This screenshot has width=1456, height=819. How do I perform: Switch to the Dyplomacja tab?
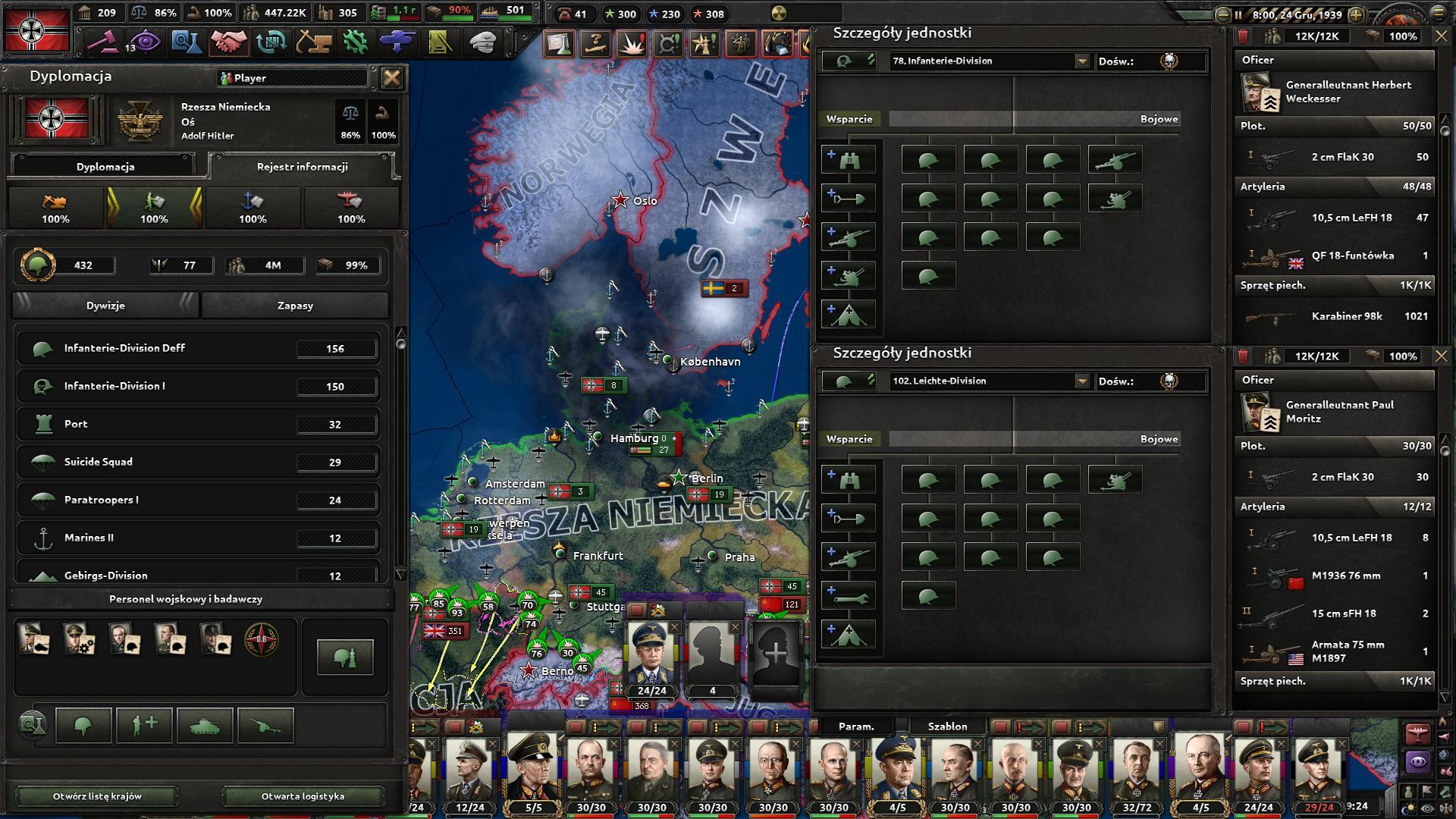(105, 167)
